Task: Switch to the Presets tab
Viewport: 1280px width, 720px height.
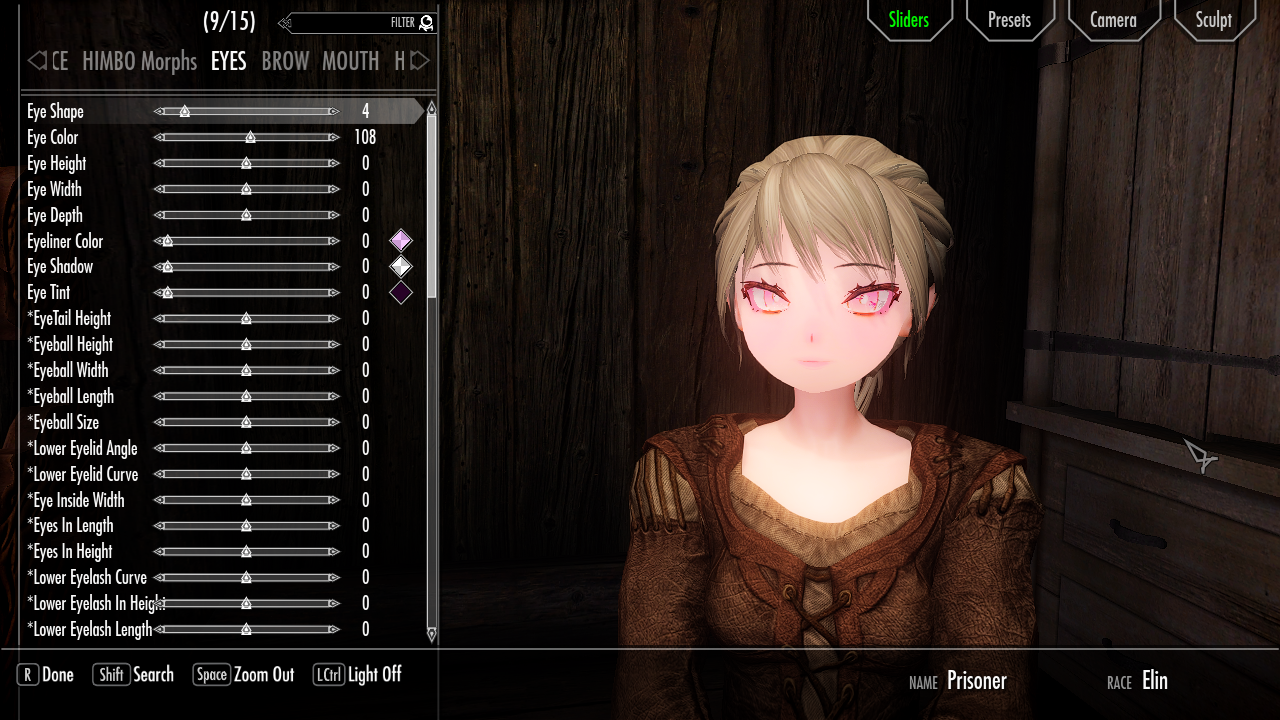Action: coord(1009,20)
